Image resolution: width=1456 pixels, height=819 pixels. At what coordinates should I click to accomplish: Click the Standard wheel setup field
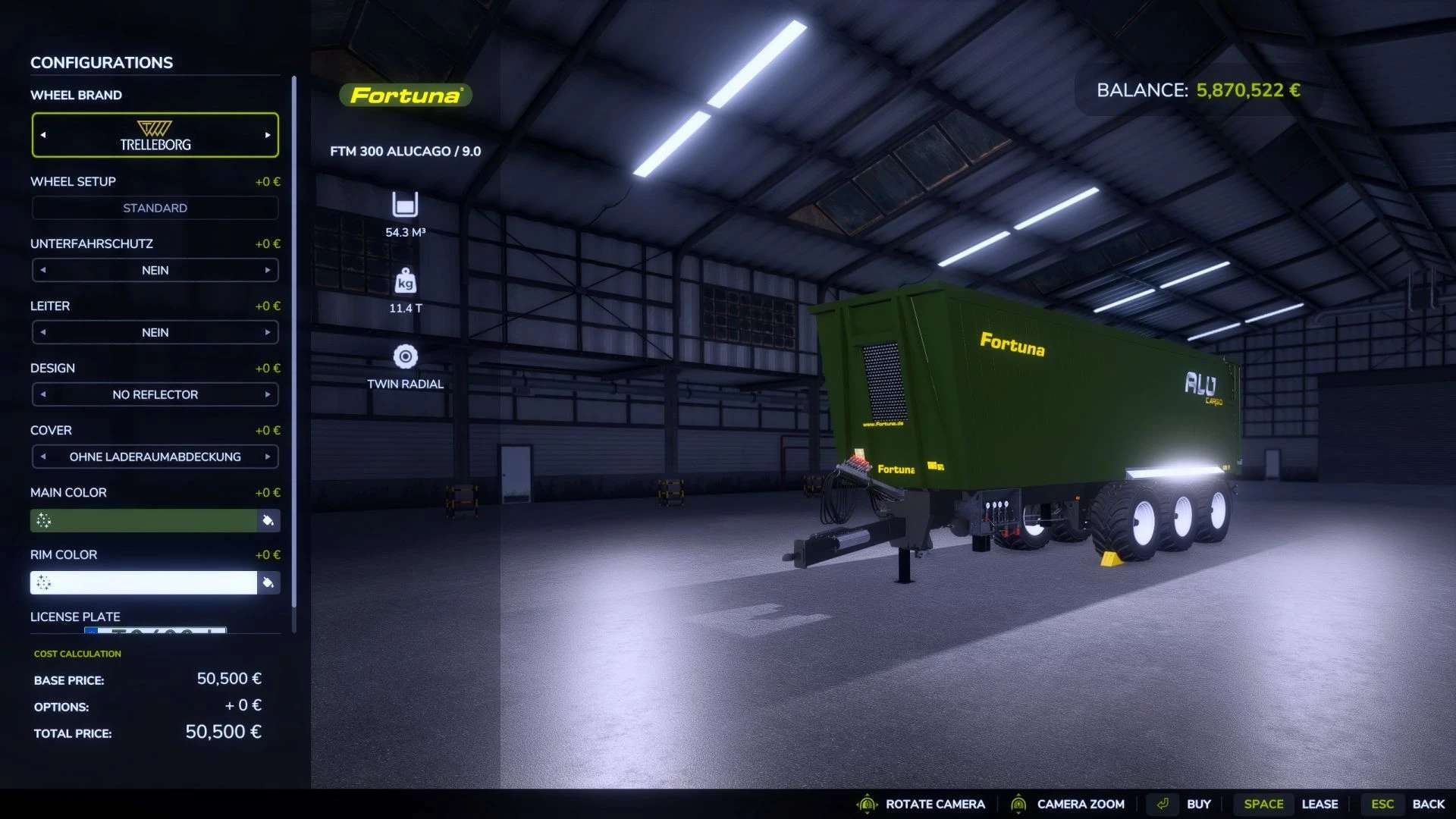[x=155, y=208]
